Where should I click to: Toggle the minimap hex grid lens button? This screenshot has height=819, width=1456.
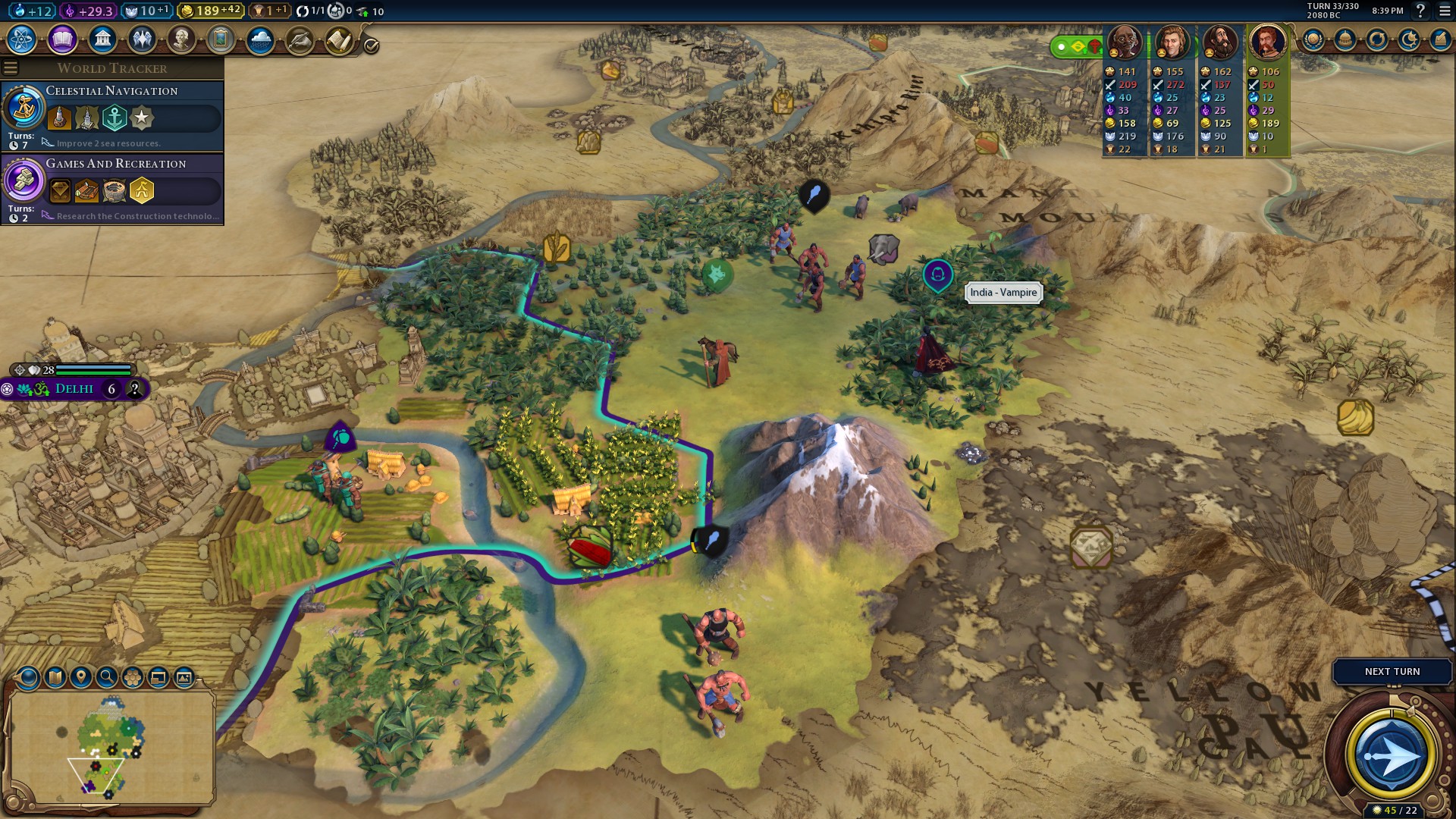[133, 677]
